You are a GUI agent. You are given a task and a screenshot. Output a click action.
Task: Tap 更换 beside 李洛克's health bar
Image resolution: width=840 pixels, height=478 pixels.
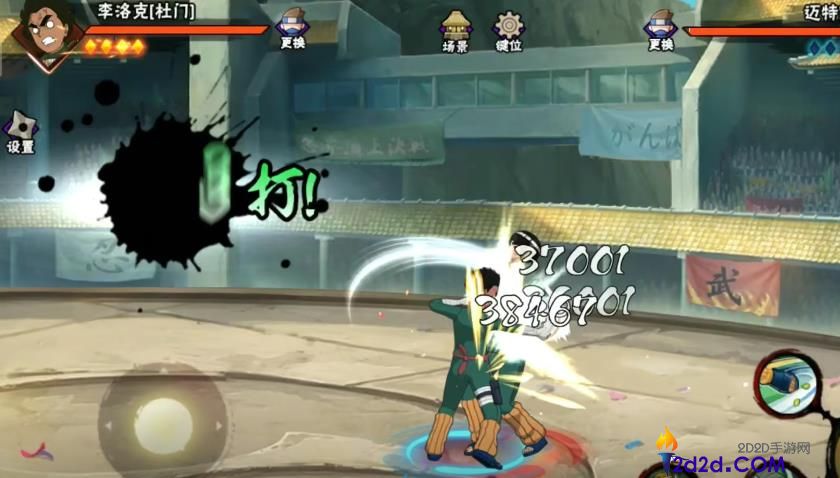pos(294,28)
